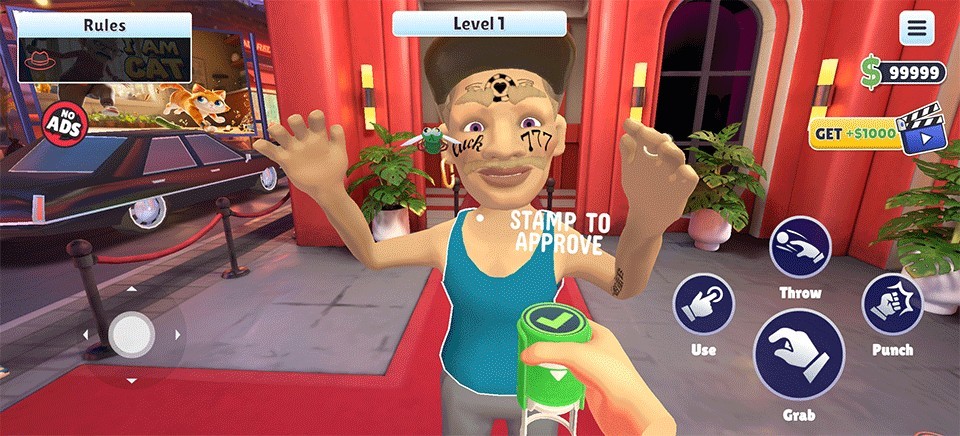
Task: Activate the Punch action
Action: pos(891,304)
